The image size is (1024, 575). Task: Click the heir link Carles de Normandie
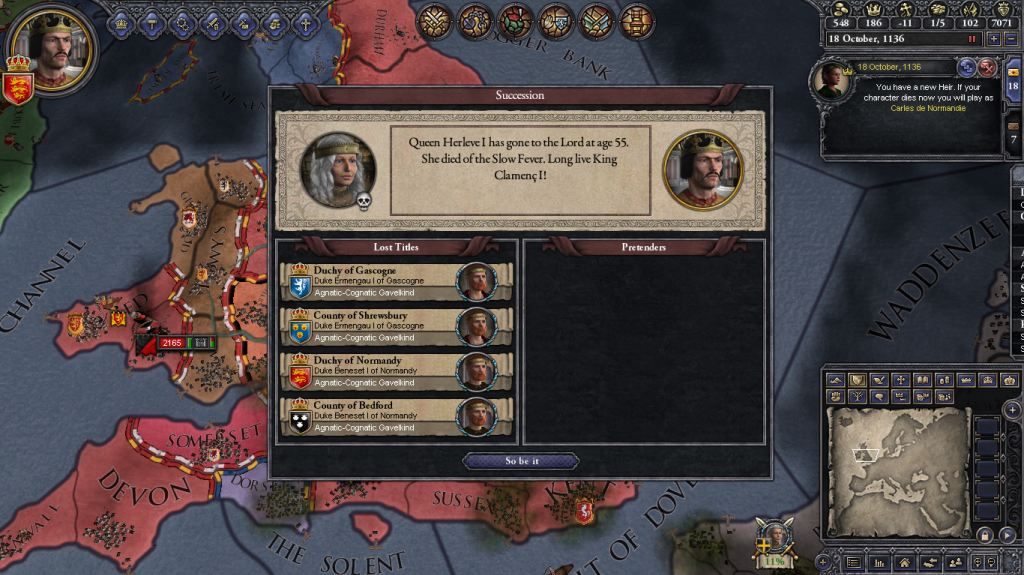(x=929, y=108)
